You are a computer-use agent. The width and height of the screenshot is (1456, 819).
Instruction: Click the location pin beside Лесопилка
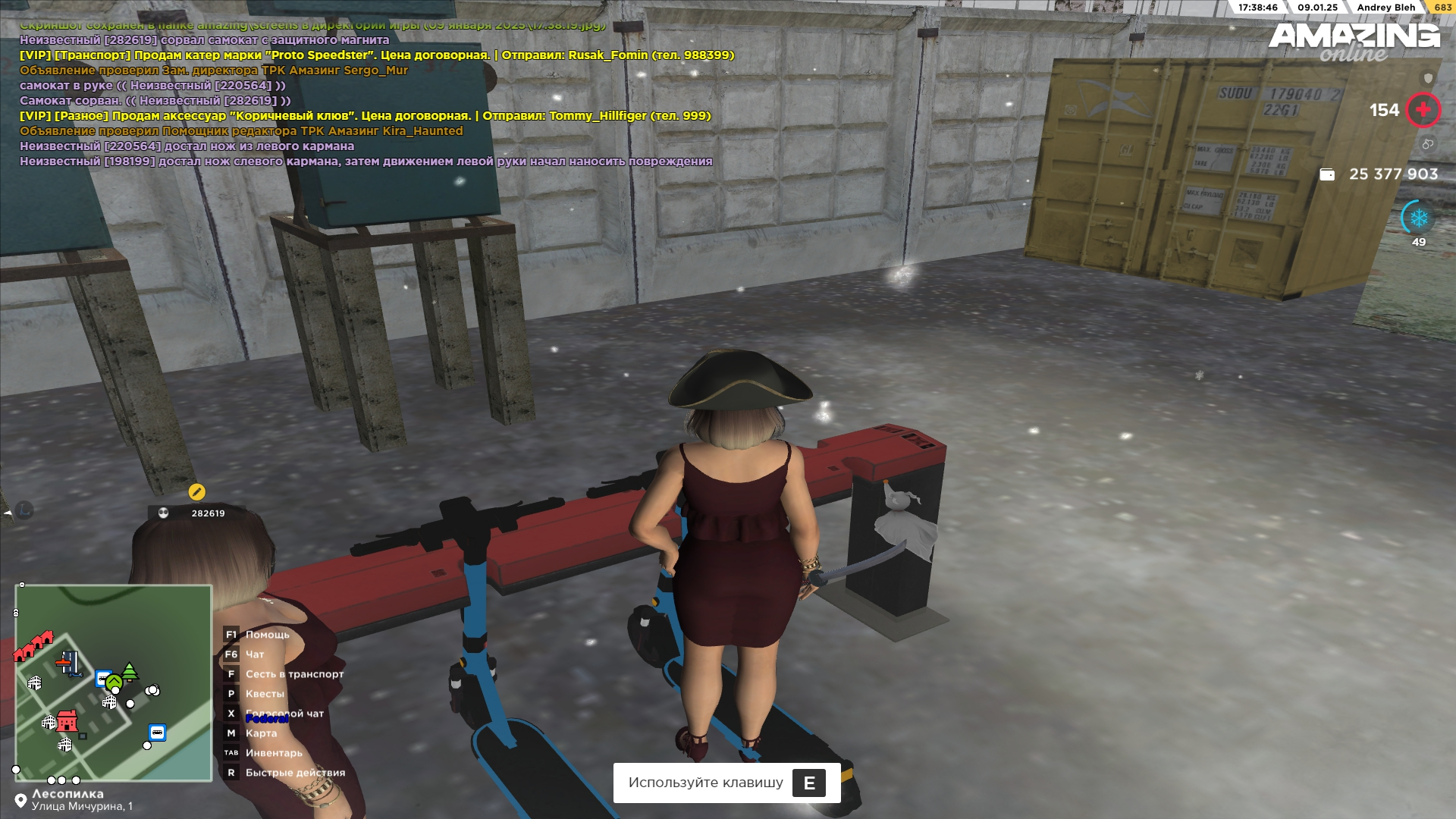[x=20, y=801]
